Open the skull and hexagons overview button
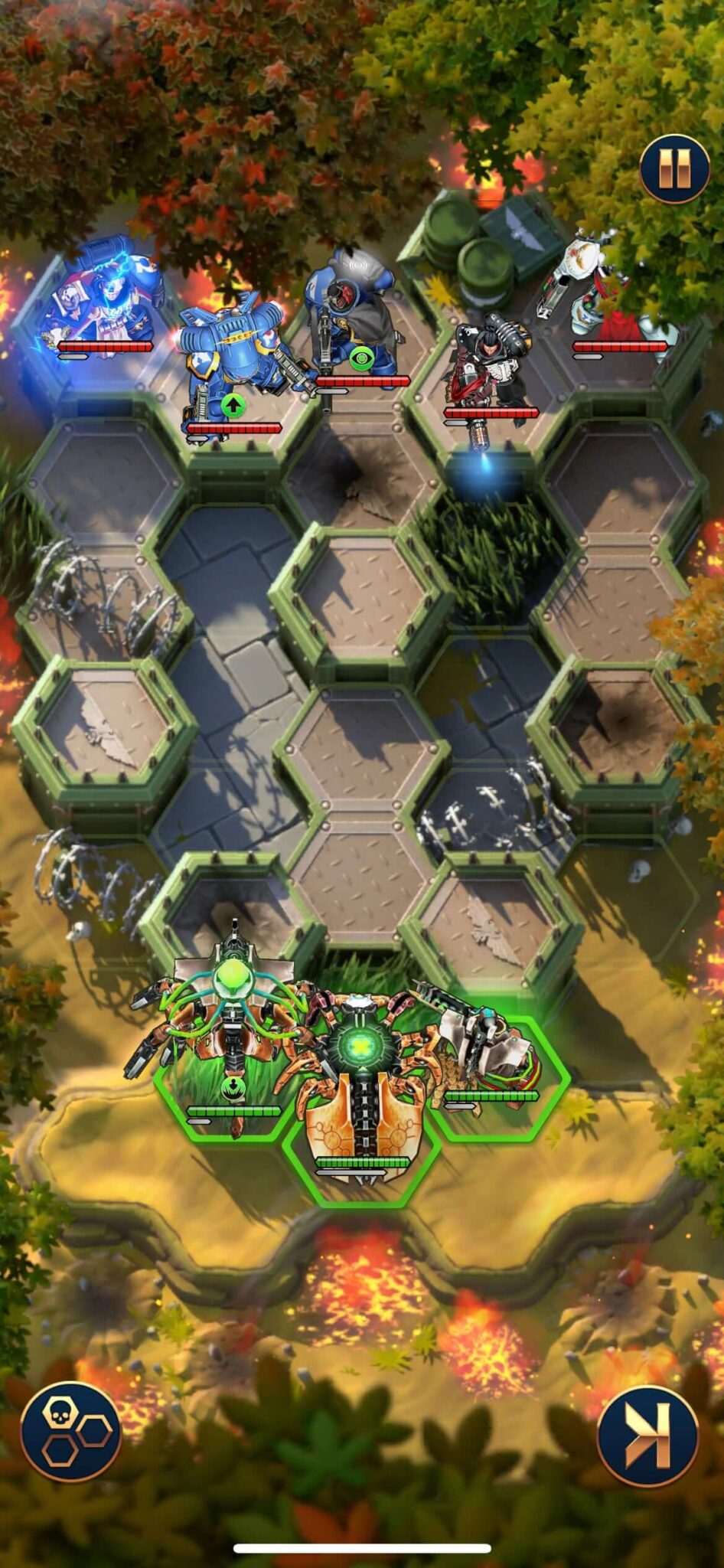This screenshot has height=1568, width=724. point(70,1430)
